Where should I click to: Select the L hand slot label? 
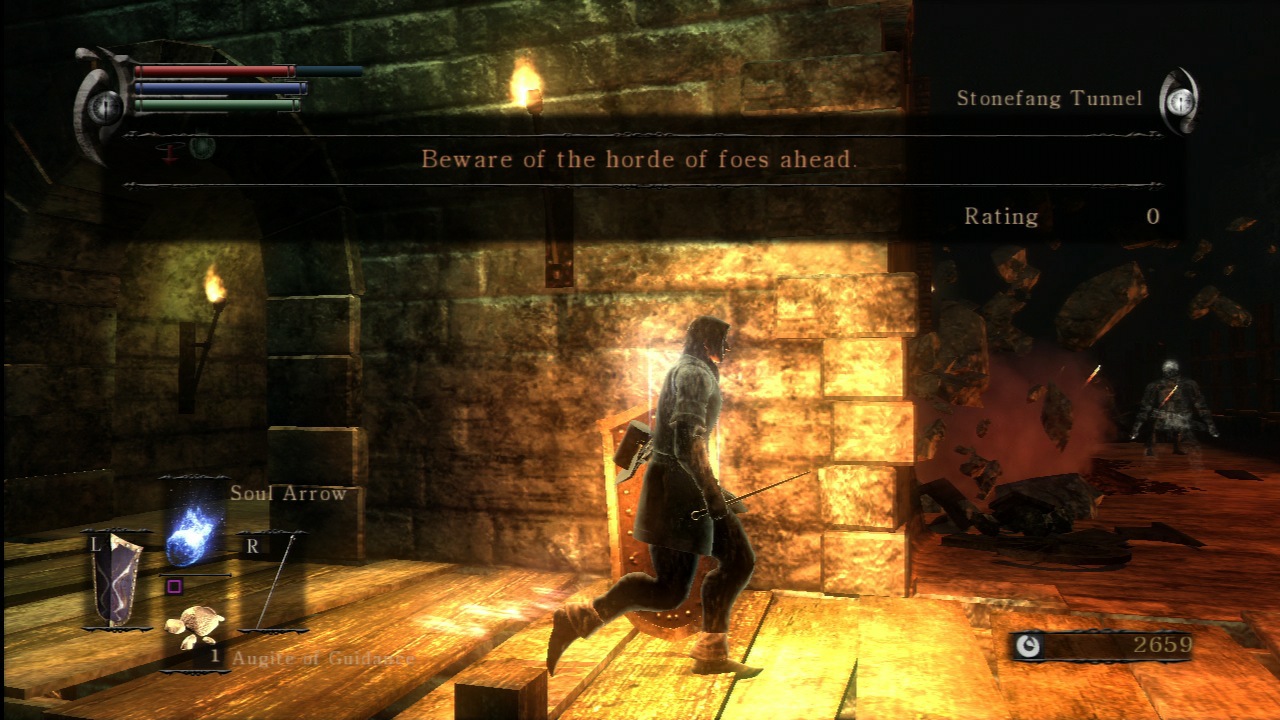click(95, 544)
